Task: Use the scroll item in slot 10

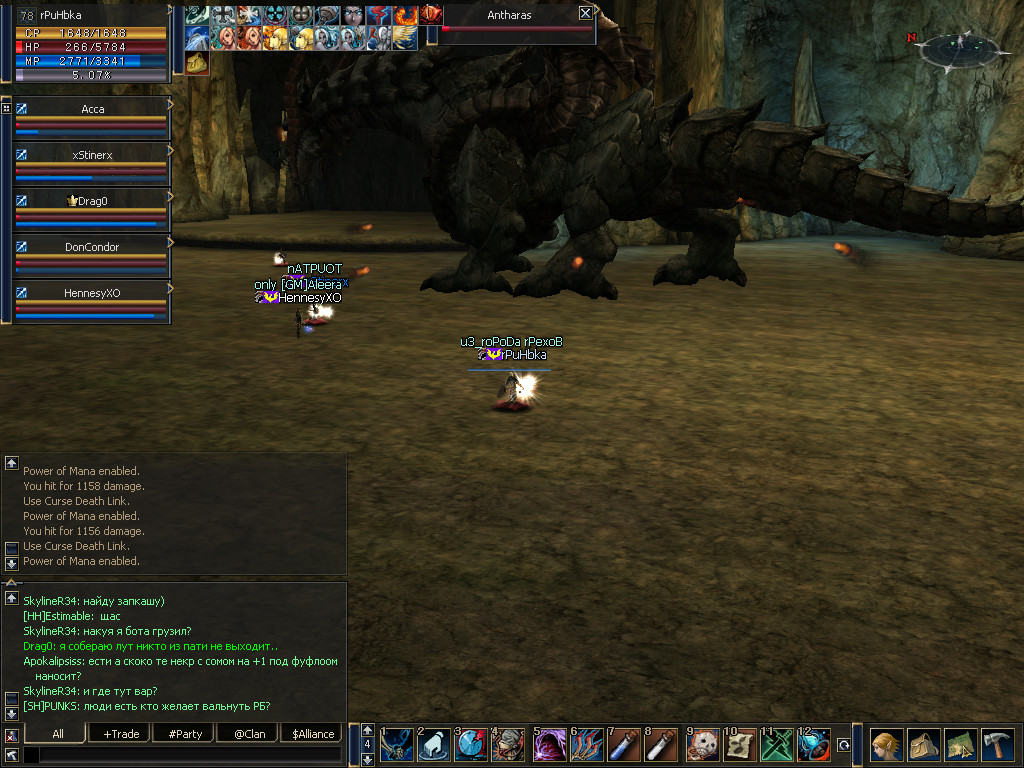Action: click(740, 745)
